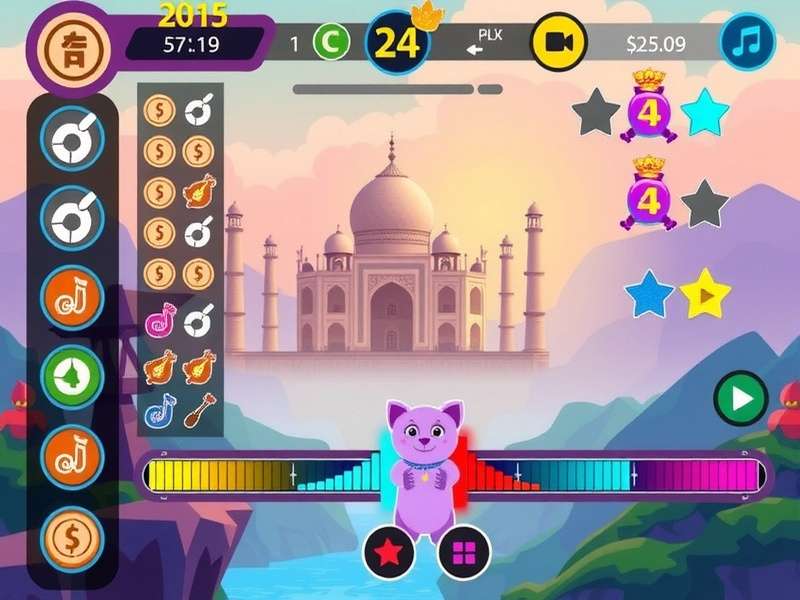The width and height of the screenshot is (800, 600).
Task: Click the green C coin icon
Action: pyautogui.click(x=331, y=43)
